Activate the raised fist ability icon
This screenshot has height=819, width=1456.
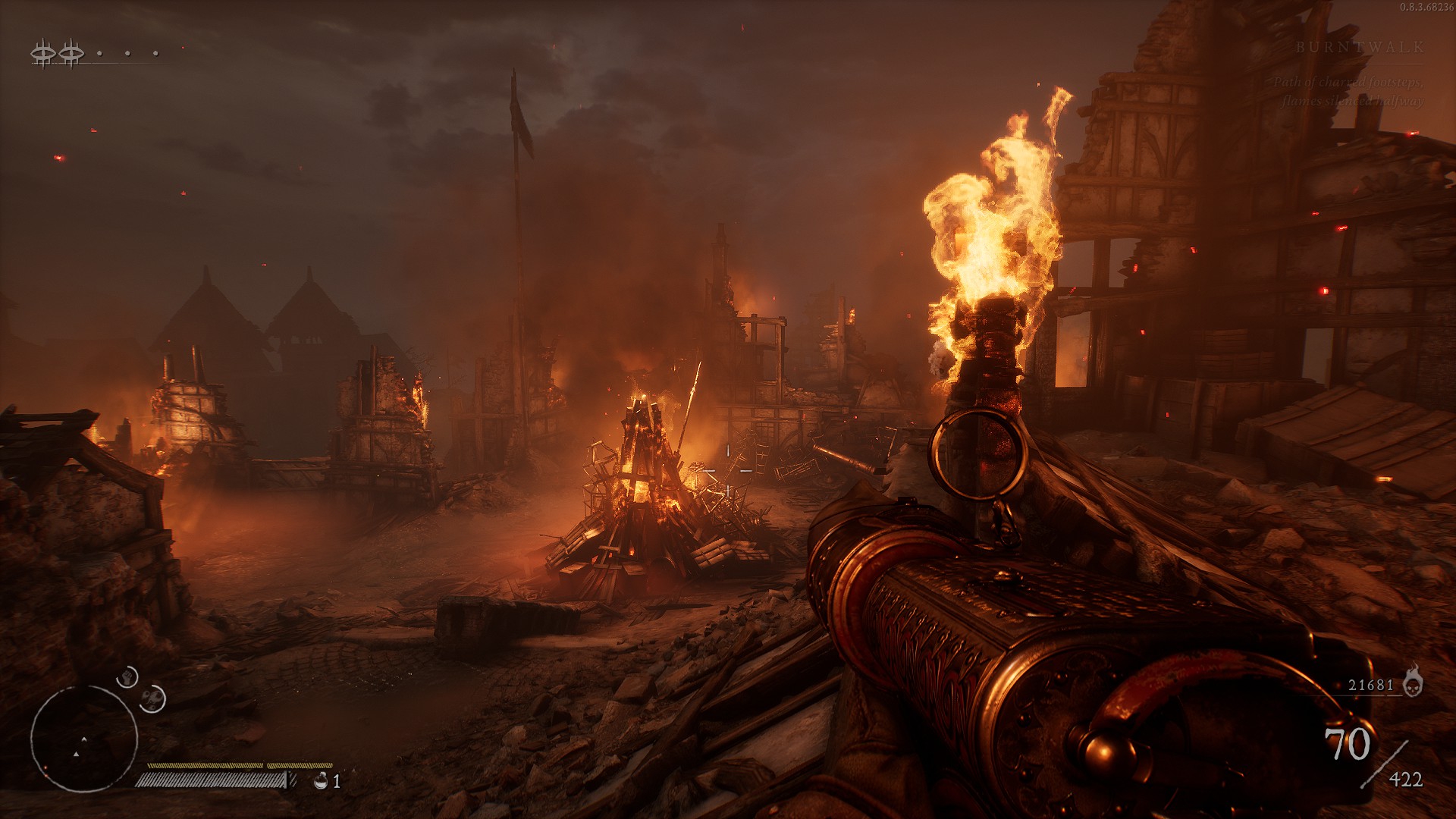click(x=127, y=676)
